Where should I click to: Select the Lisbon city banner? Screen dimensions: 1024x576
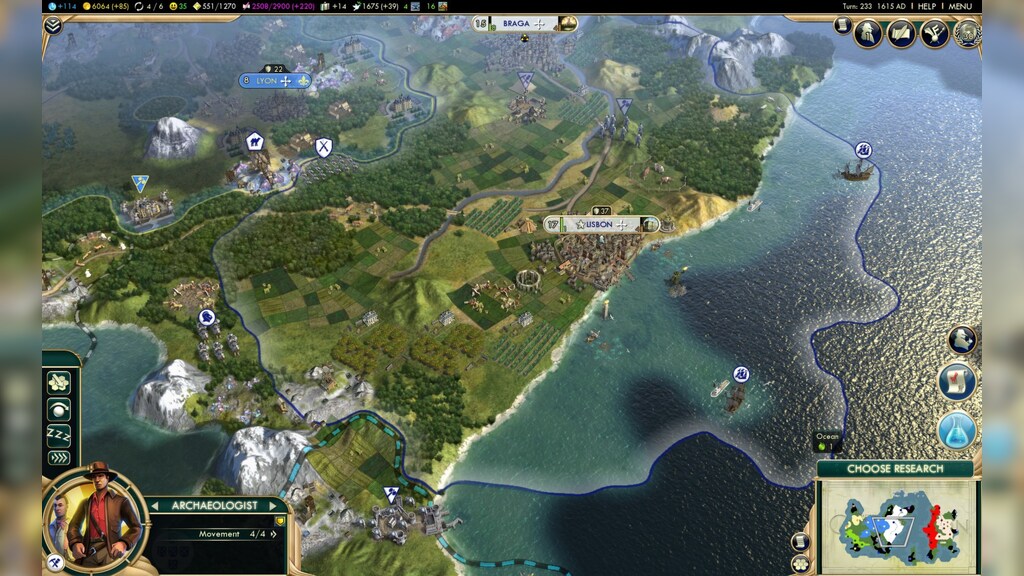click(x=601, y=224)
